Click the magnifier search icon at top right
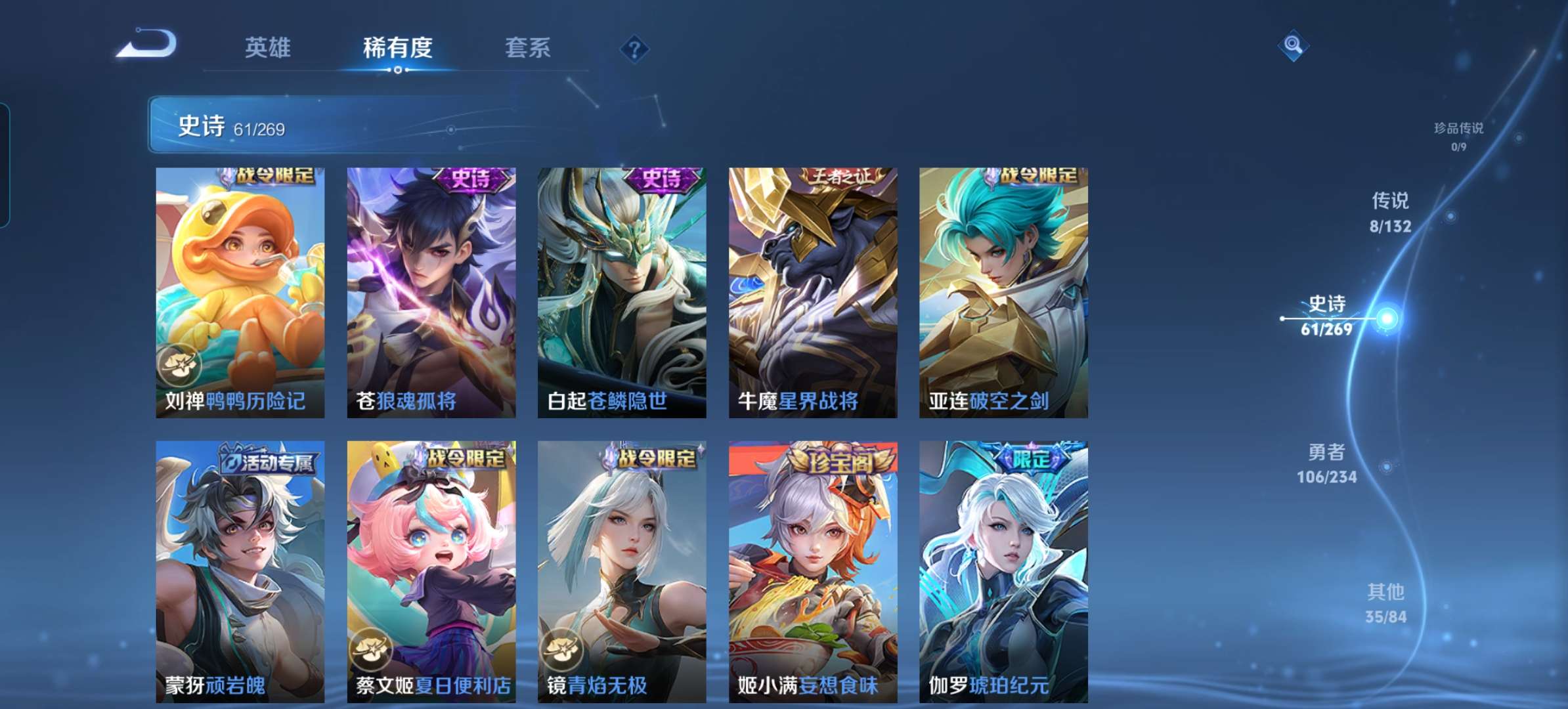Image resolution: width=1568 pixels, height=709 pixels. pyautogui.click(x=1292, y=45)
